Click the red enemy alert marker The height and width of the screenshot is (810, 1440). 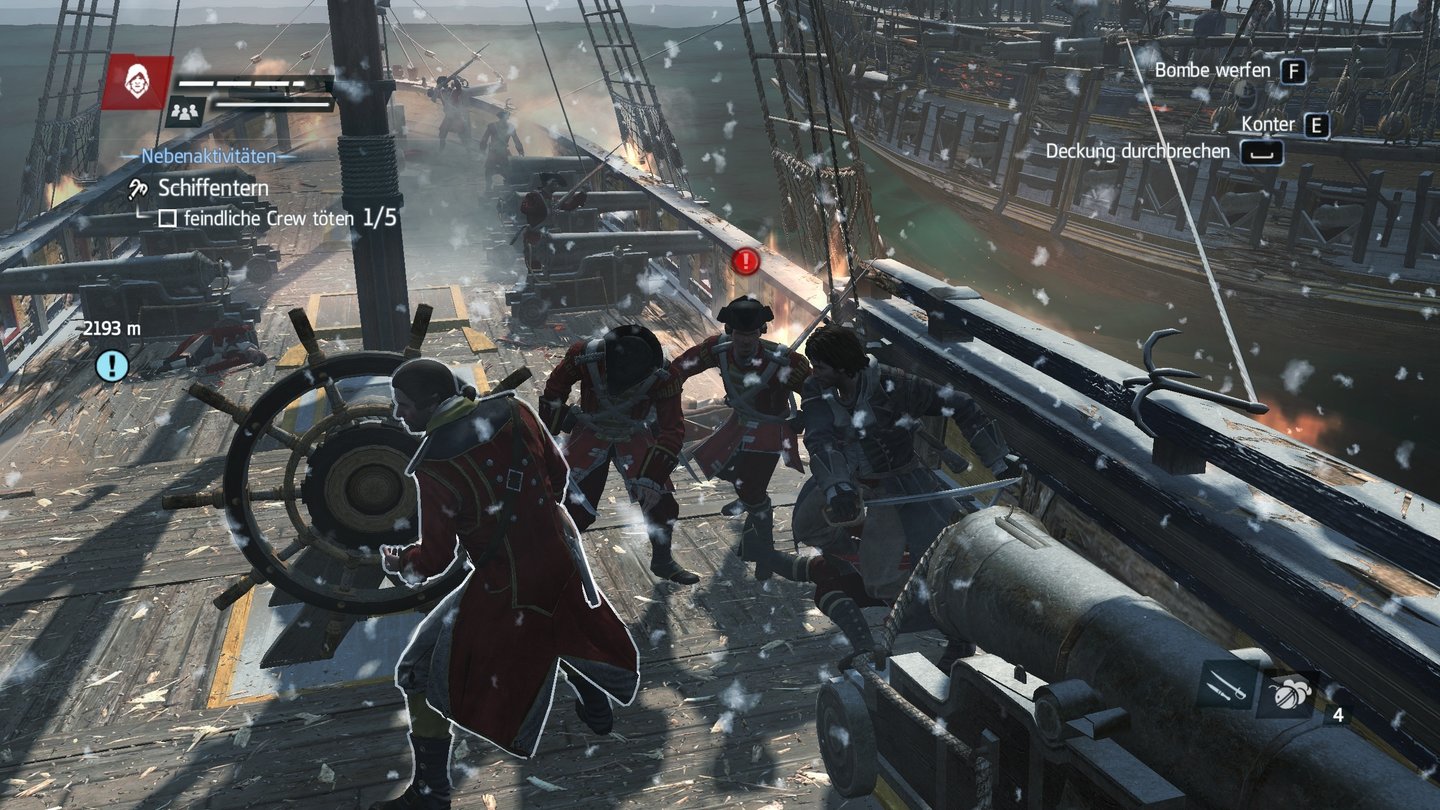[x=746, y=262]
